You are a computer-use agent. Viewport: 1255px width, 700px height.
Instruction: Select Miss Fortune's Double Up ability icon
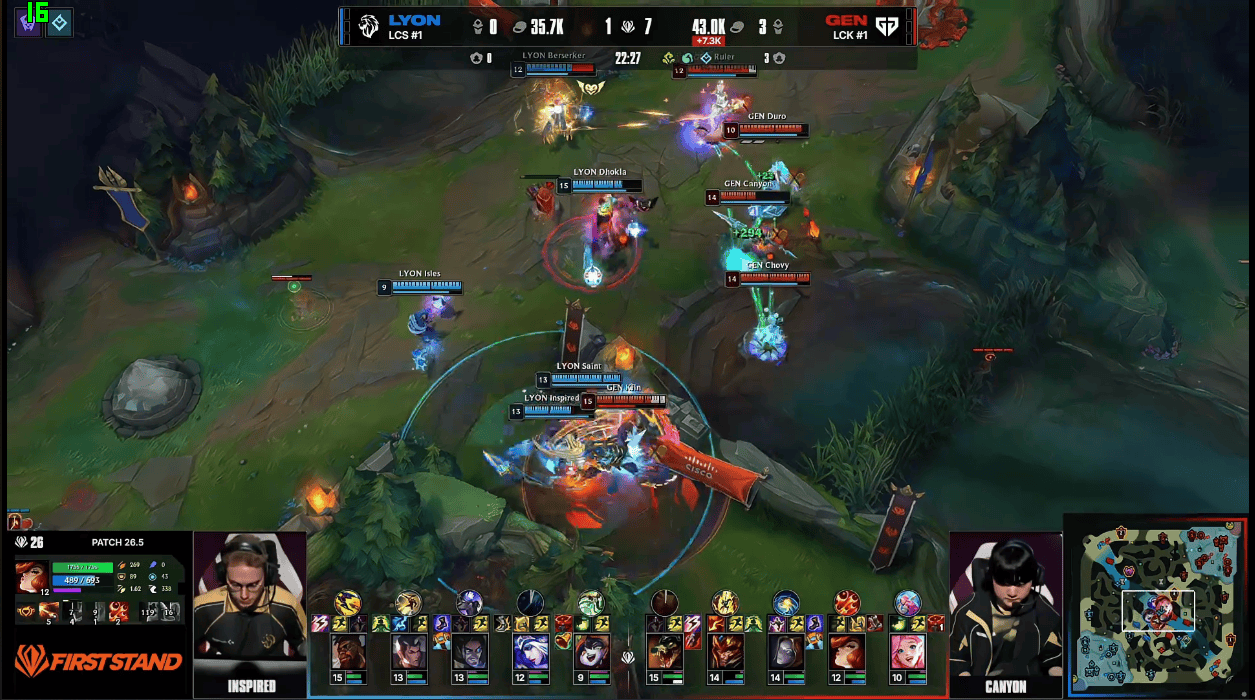pos(50,610)
